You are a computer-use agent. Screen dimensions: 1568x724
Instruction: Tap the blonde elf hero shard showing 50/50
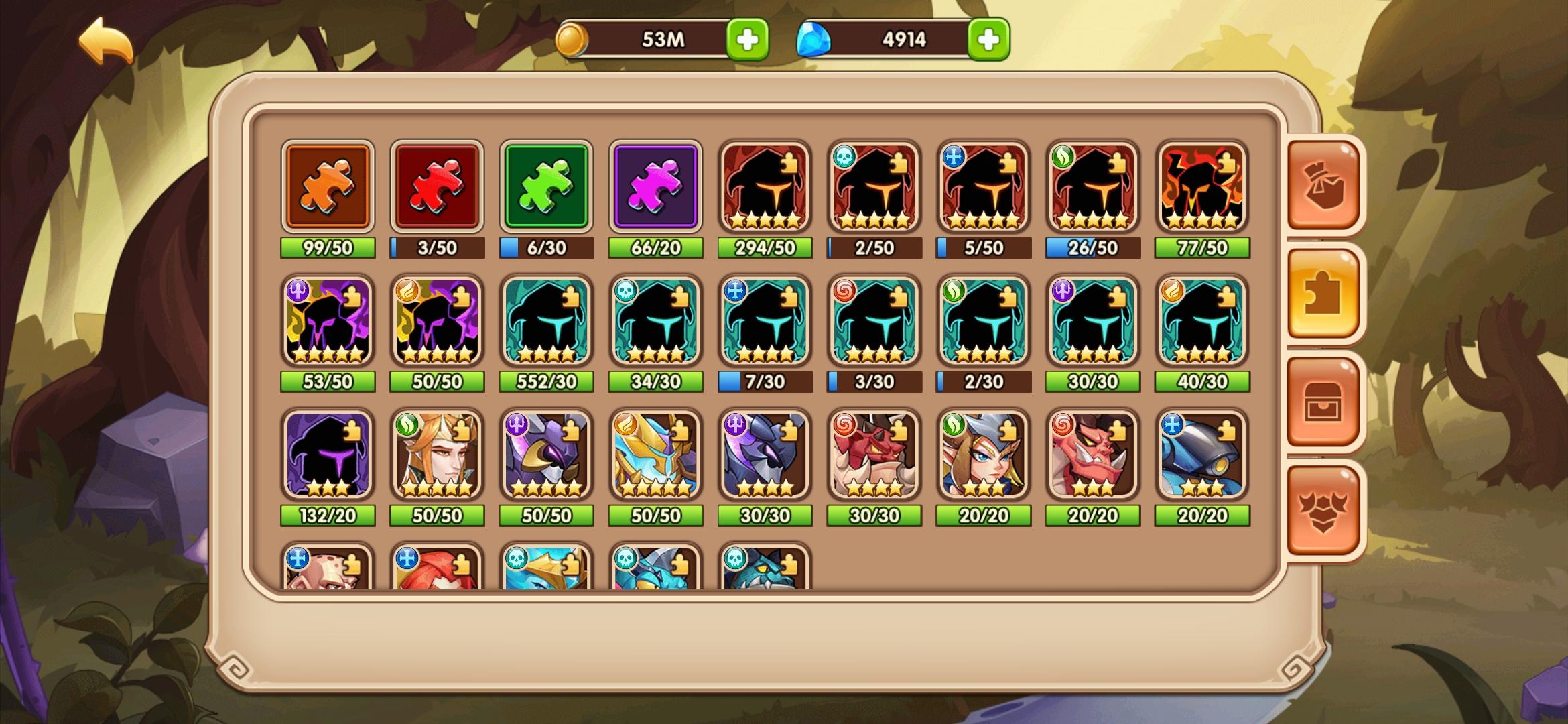[437, 455]
